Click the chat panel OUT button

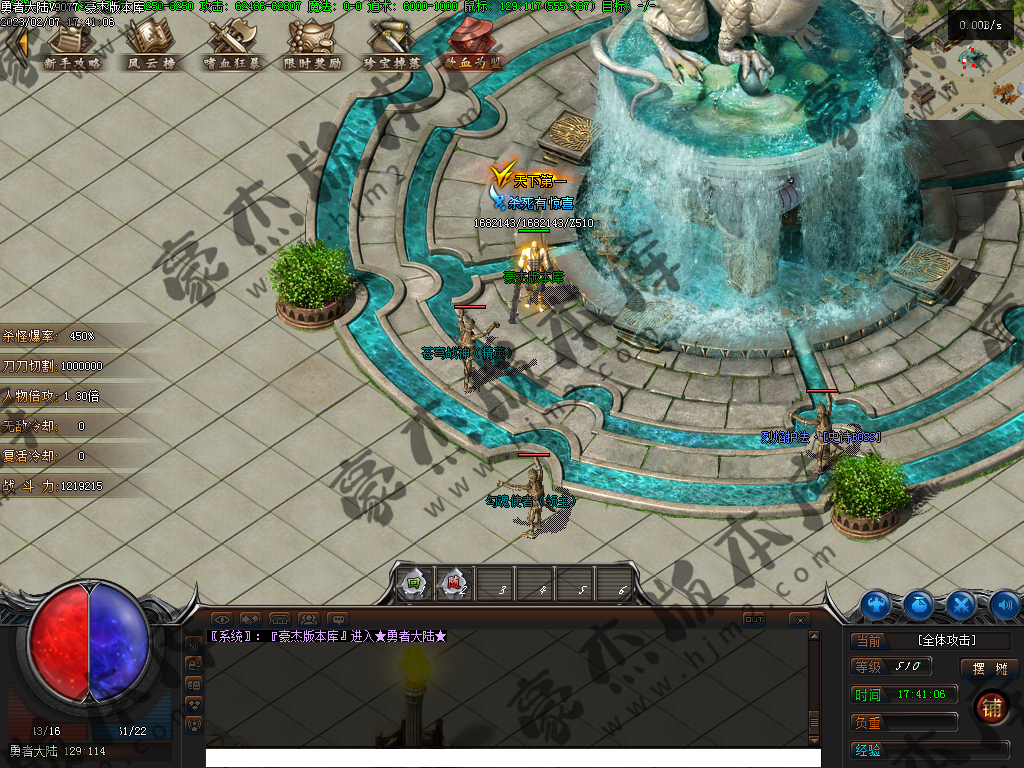(x=754, y=620)
